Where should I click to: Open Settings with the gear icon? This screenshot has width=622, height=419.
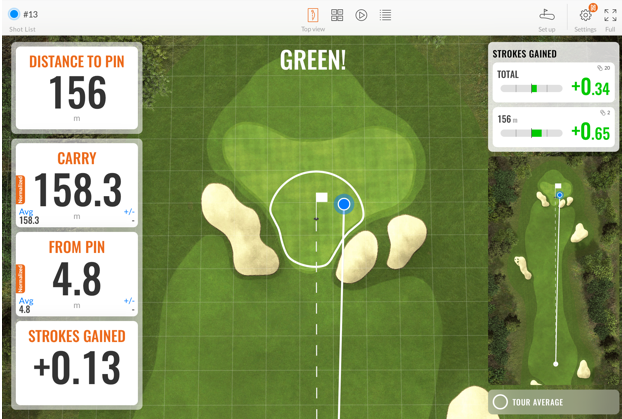click(x=585, y=17)
